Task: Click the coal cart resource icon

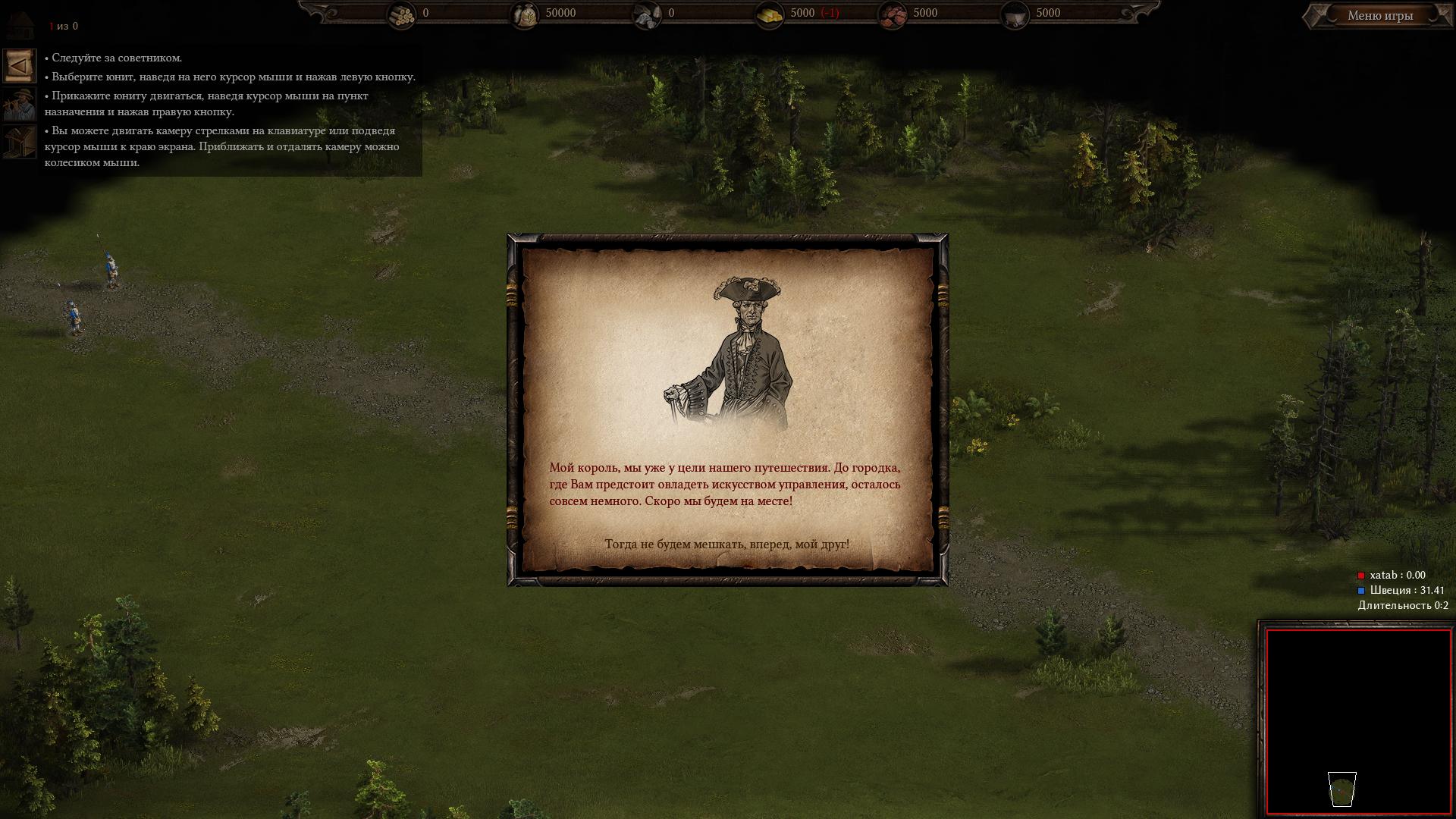Action: click(x=1015, y=14)
